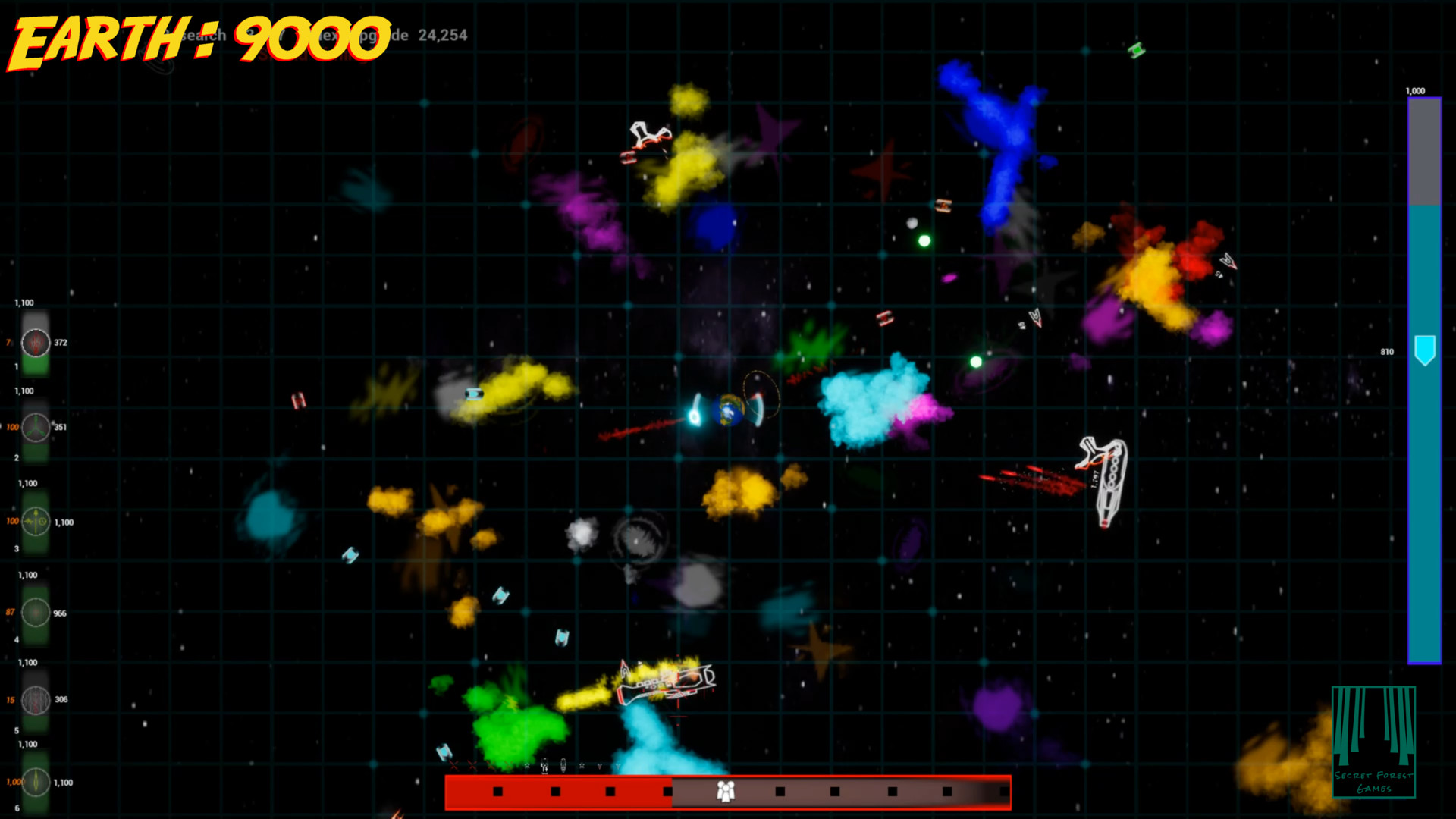The height and width of the screenshot is (819, 1456).
Task: Click the 810 value beside the right gauge
Action: pos(1385,351)
